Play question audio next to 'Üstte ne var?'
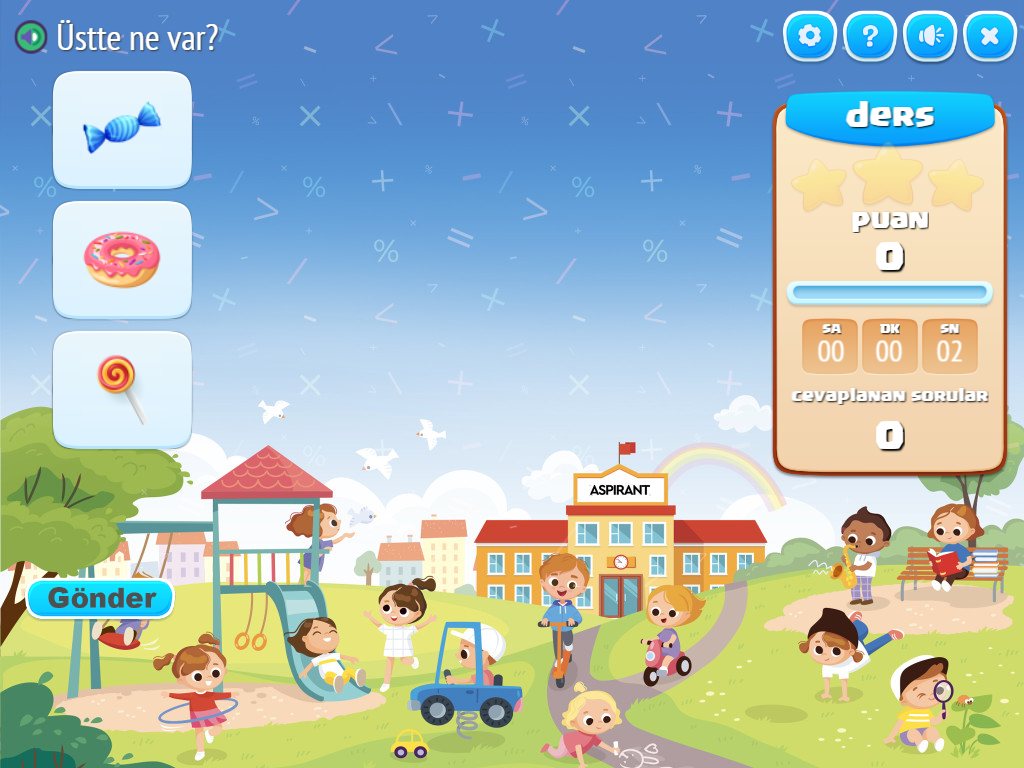Viewport: 1024px width, 768px height. [31, 38]
